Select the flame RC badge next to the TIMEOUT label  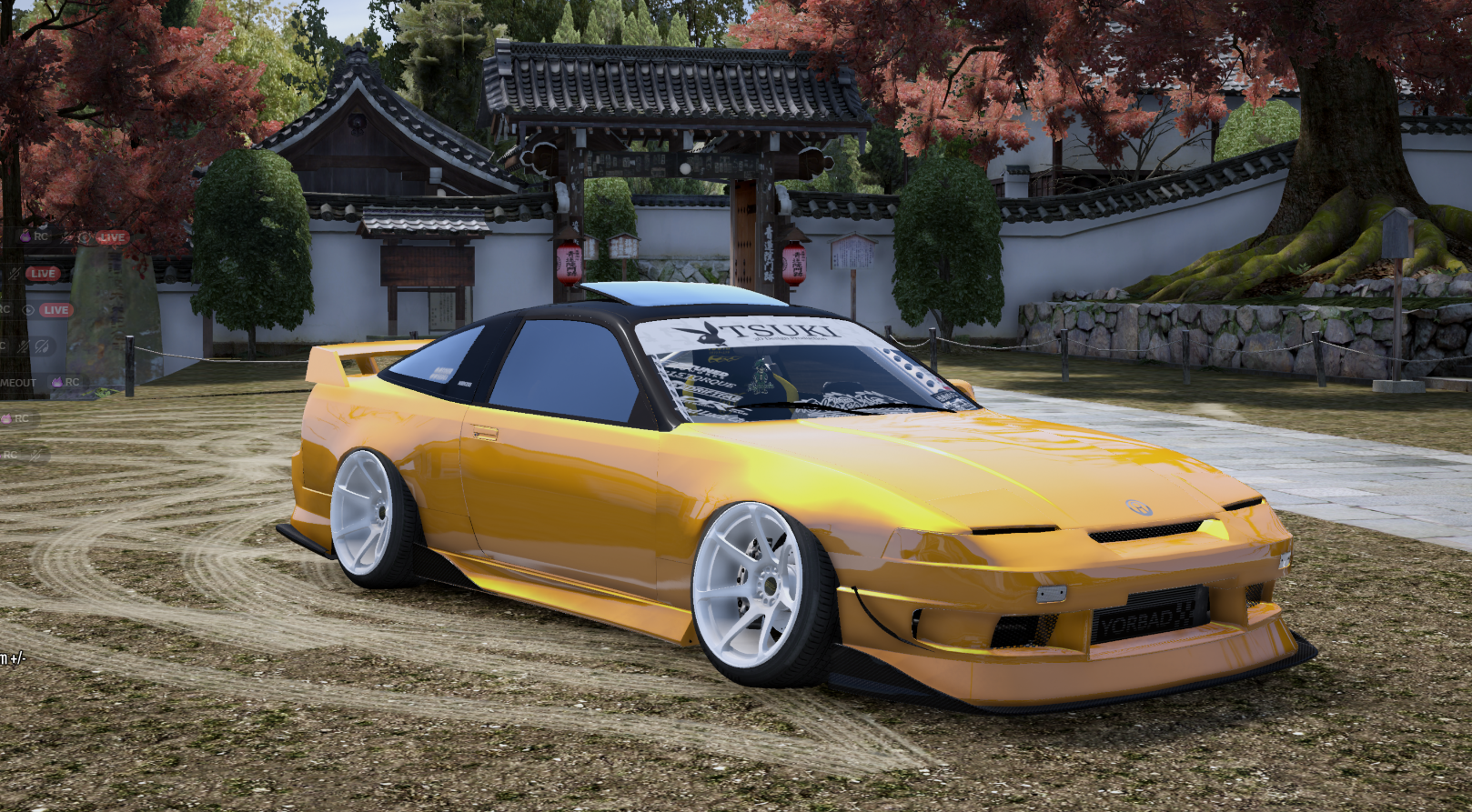pos(64,382)
